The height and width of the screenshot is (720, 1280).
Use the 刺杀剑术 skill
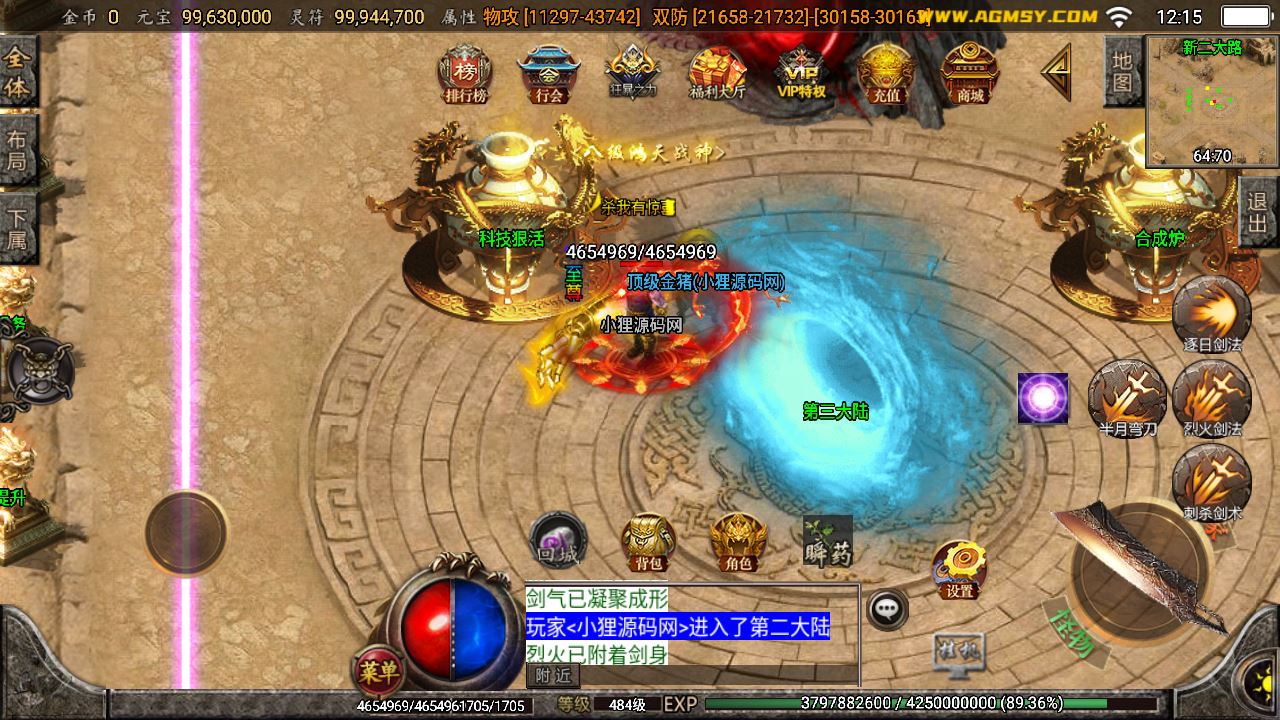pos(1212,481)
